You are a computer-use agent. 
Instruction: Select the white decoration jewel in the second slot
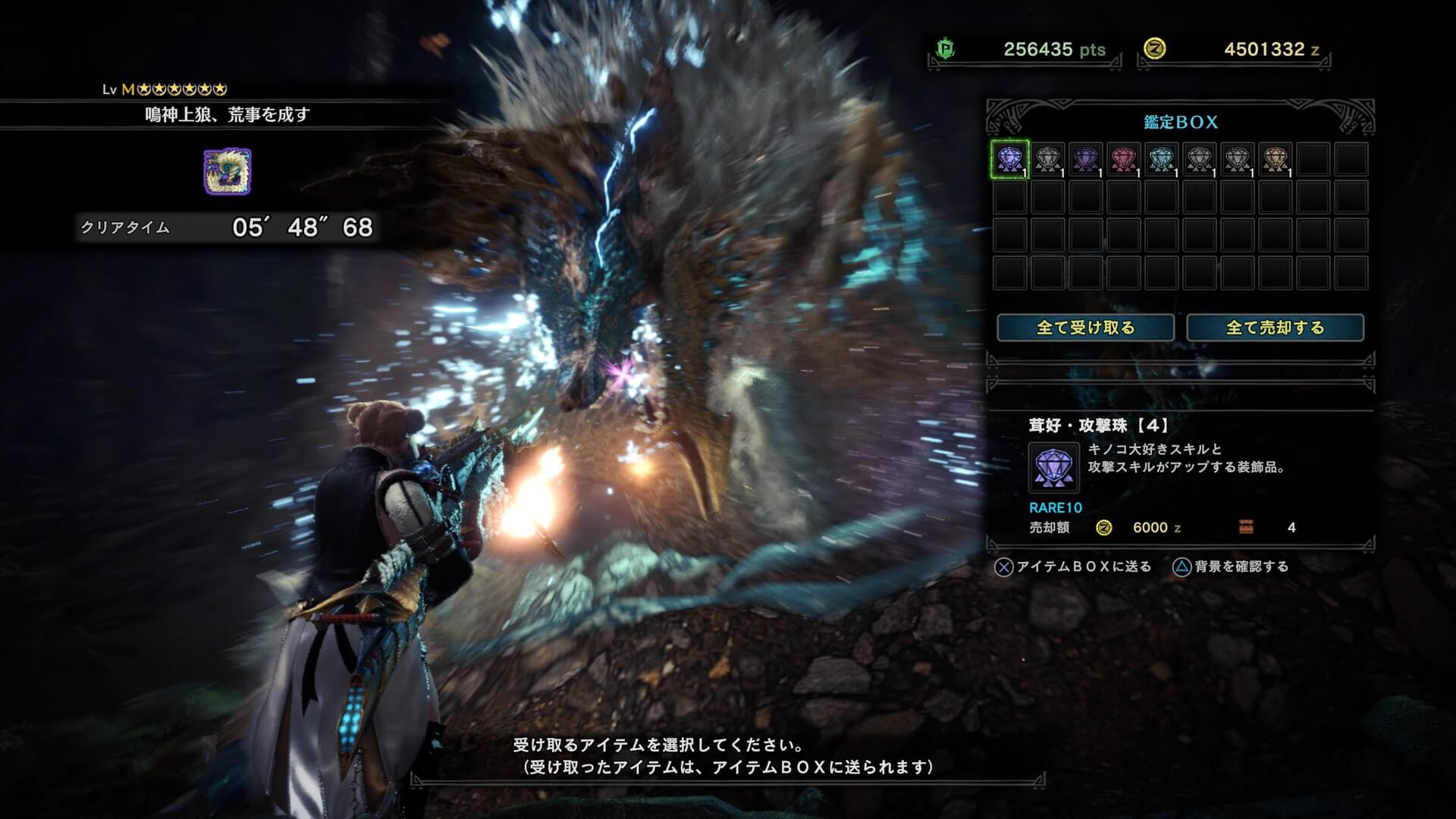click(1047, 158)
